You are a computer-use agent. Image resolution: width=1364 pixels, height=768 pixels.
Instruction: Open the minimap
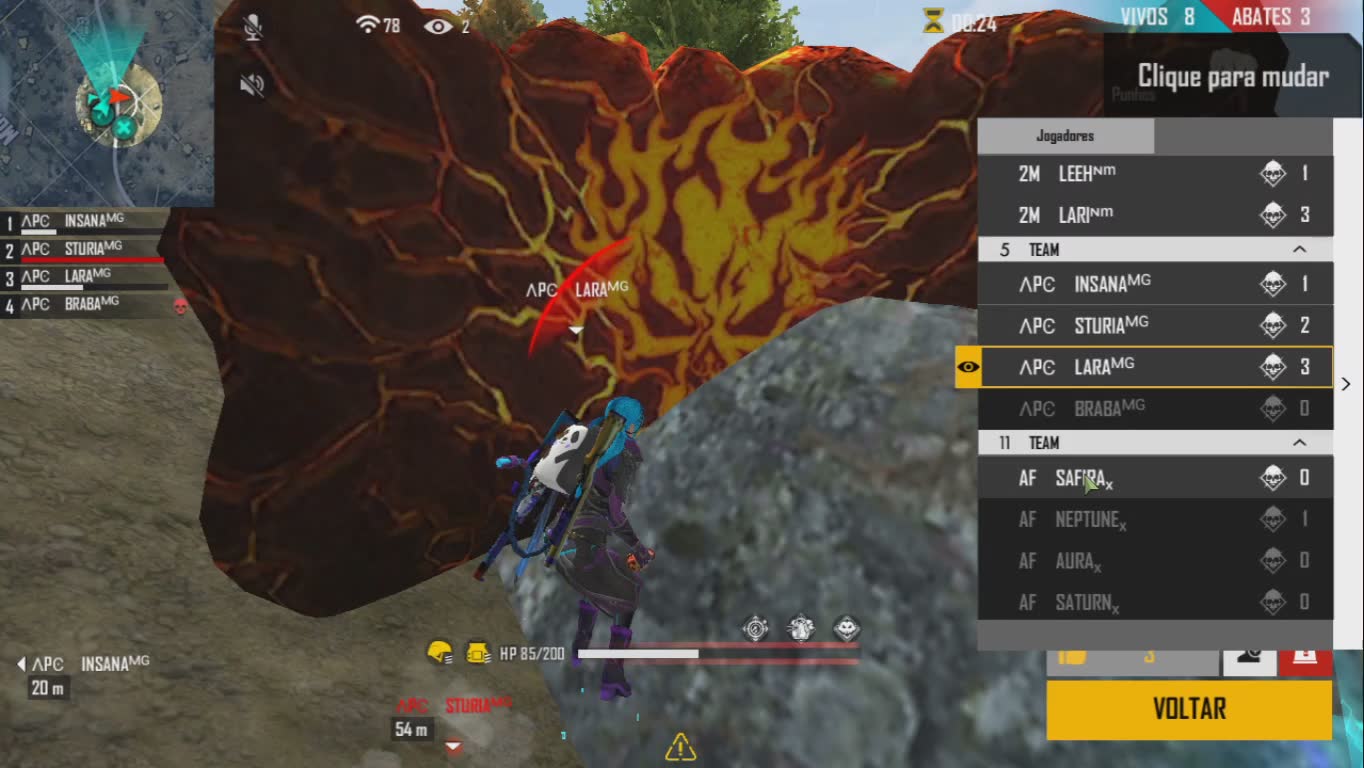coord(106,103)
